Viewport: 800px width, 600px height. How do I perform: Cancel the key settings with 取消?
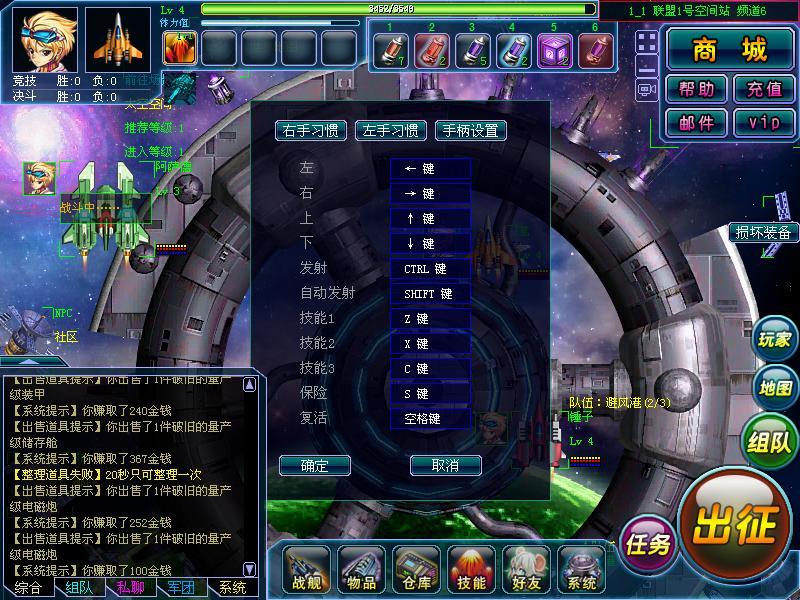point(445,465)
